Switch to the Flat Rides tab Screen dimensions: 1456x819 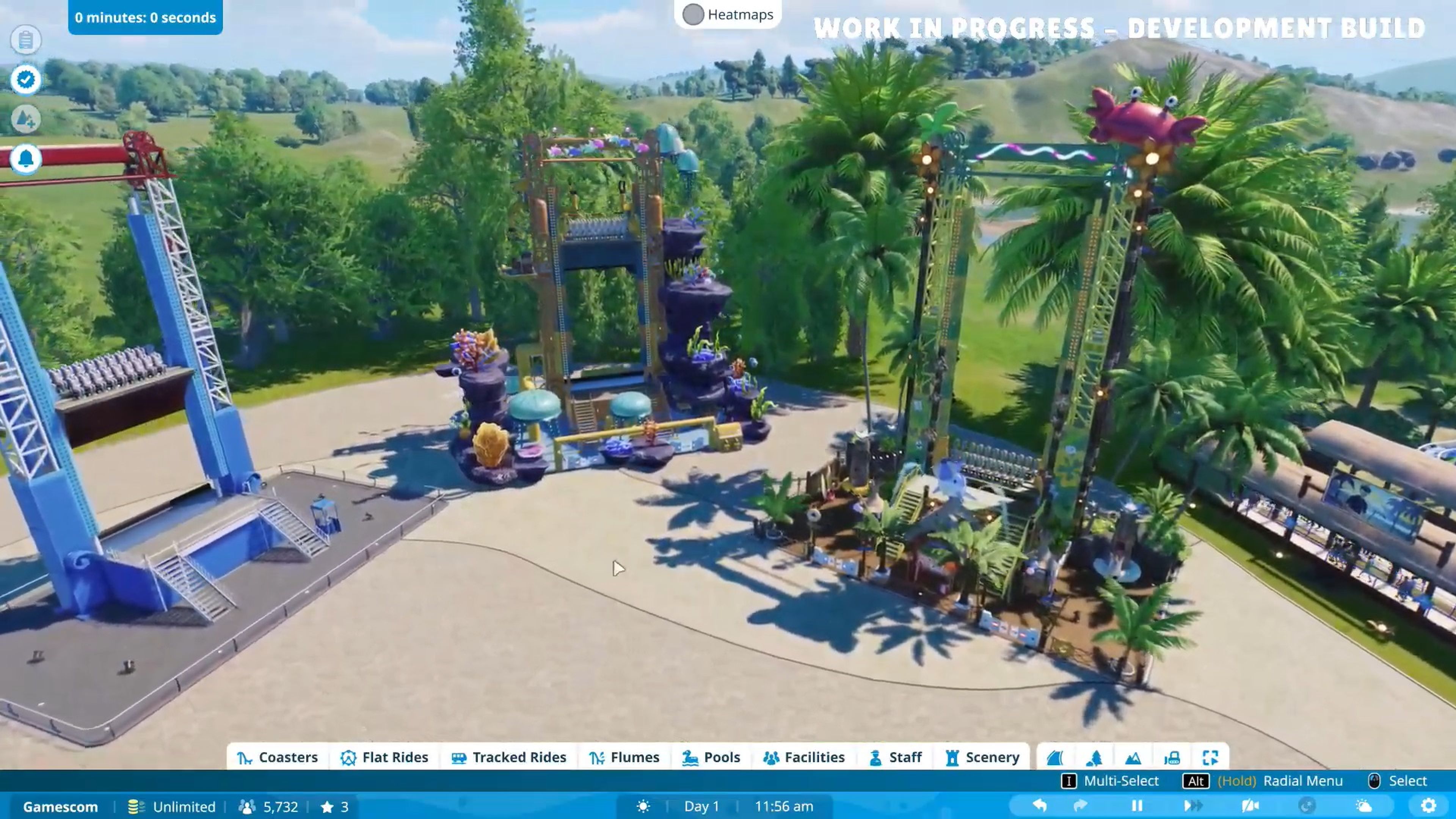384,758
